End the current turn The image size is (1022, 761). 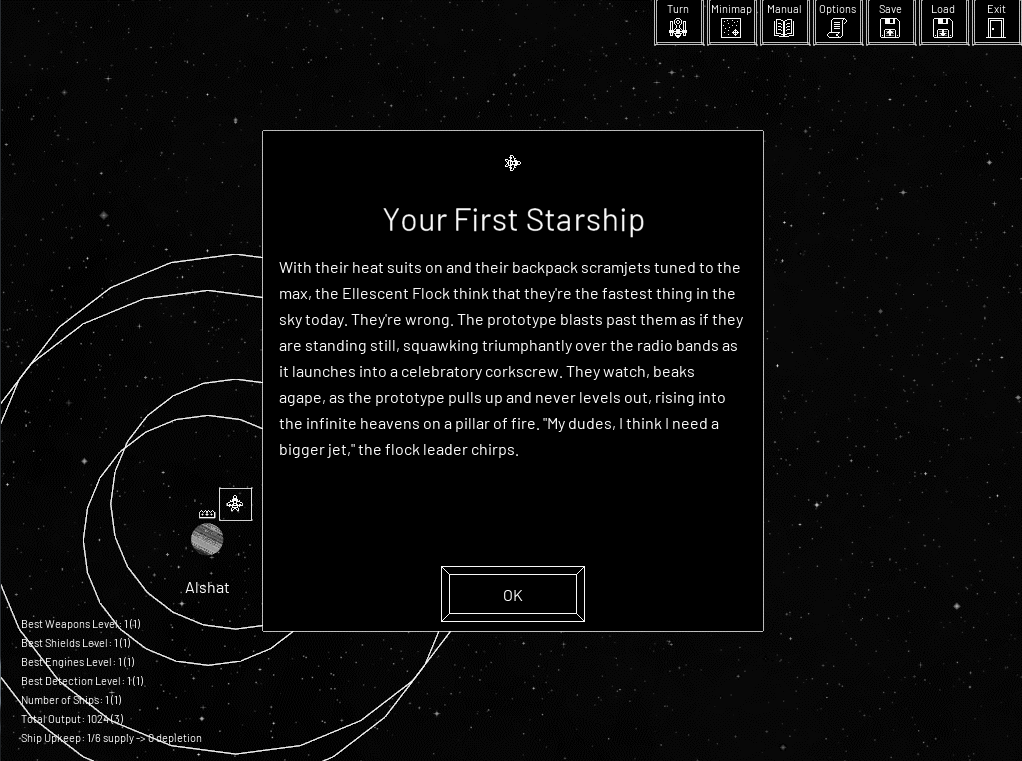[x=678, y=22]
